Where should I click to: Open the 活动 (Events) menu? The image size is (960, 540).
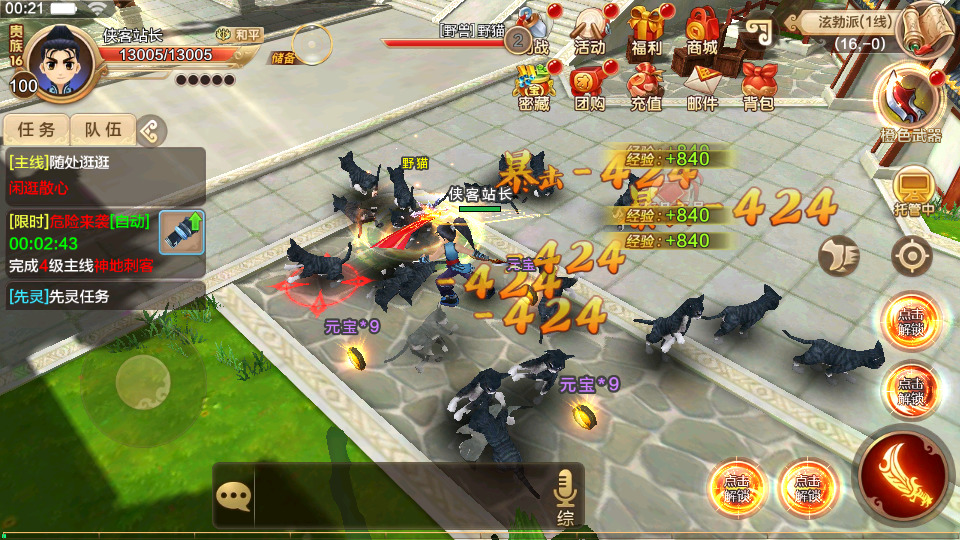(590, 28)
